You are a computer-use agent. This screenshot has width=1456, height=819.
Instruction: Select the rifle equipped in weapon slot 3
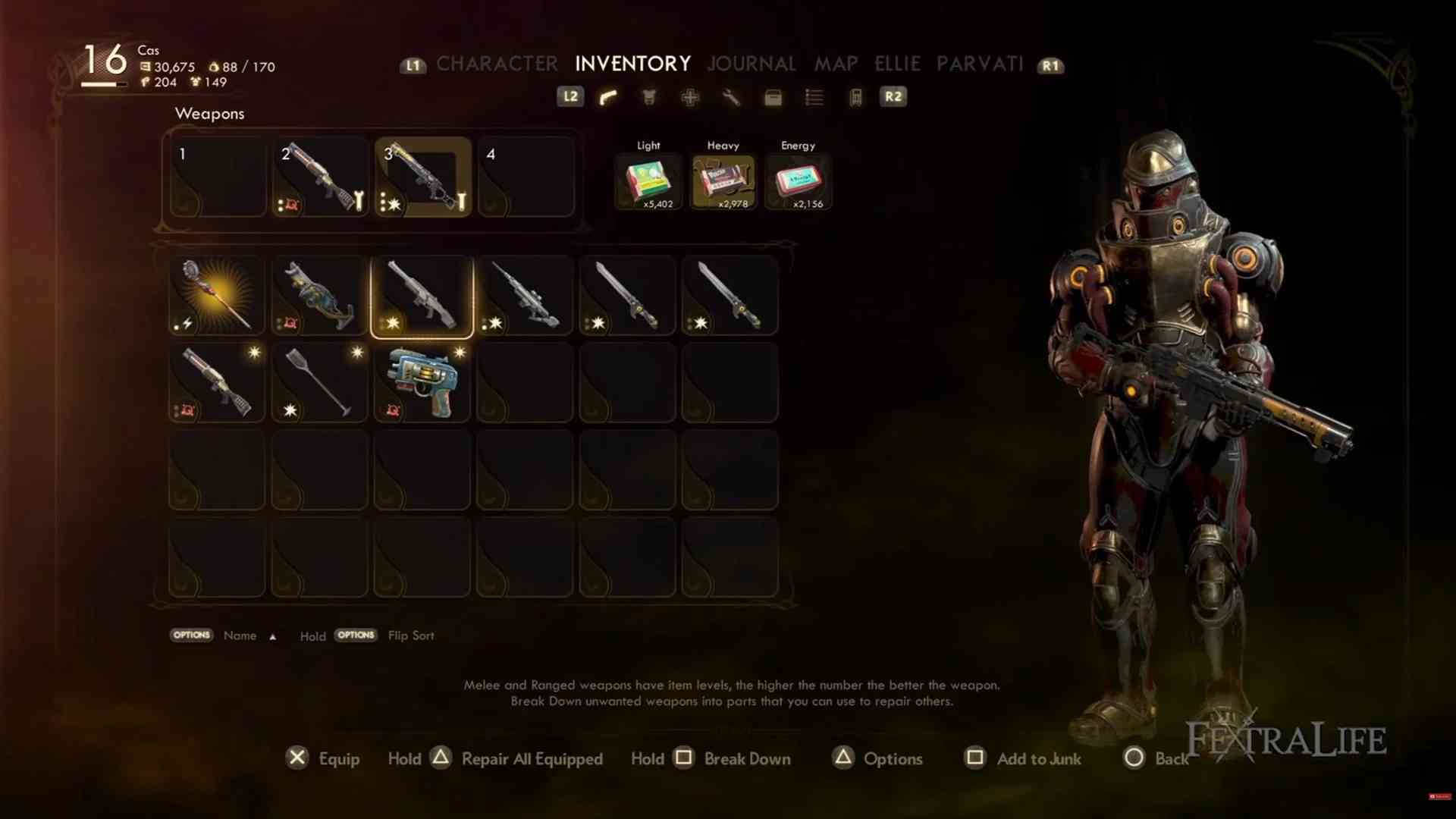[422, 177]
